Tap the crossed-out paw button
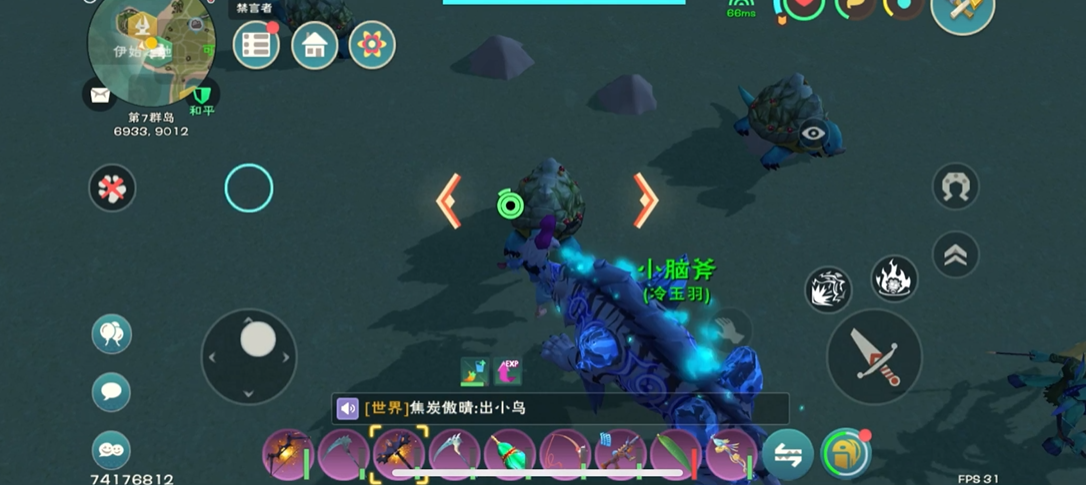The image size is (1086, 485). tap(112, 188)
